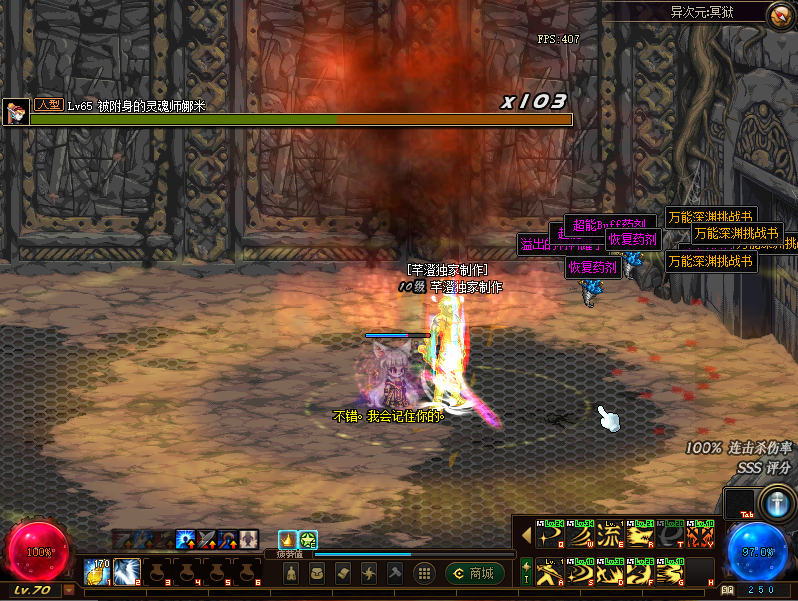Toggle the green arrow skill bar switch
The height and width of the screenshot is (601, 798).
[x=526, y=570]
